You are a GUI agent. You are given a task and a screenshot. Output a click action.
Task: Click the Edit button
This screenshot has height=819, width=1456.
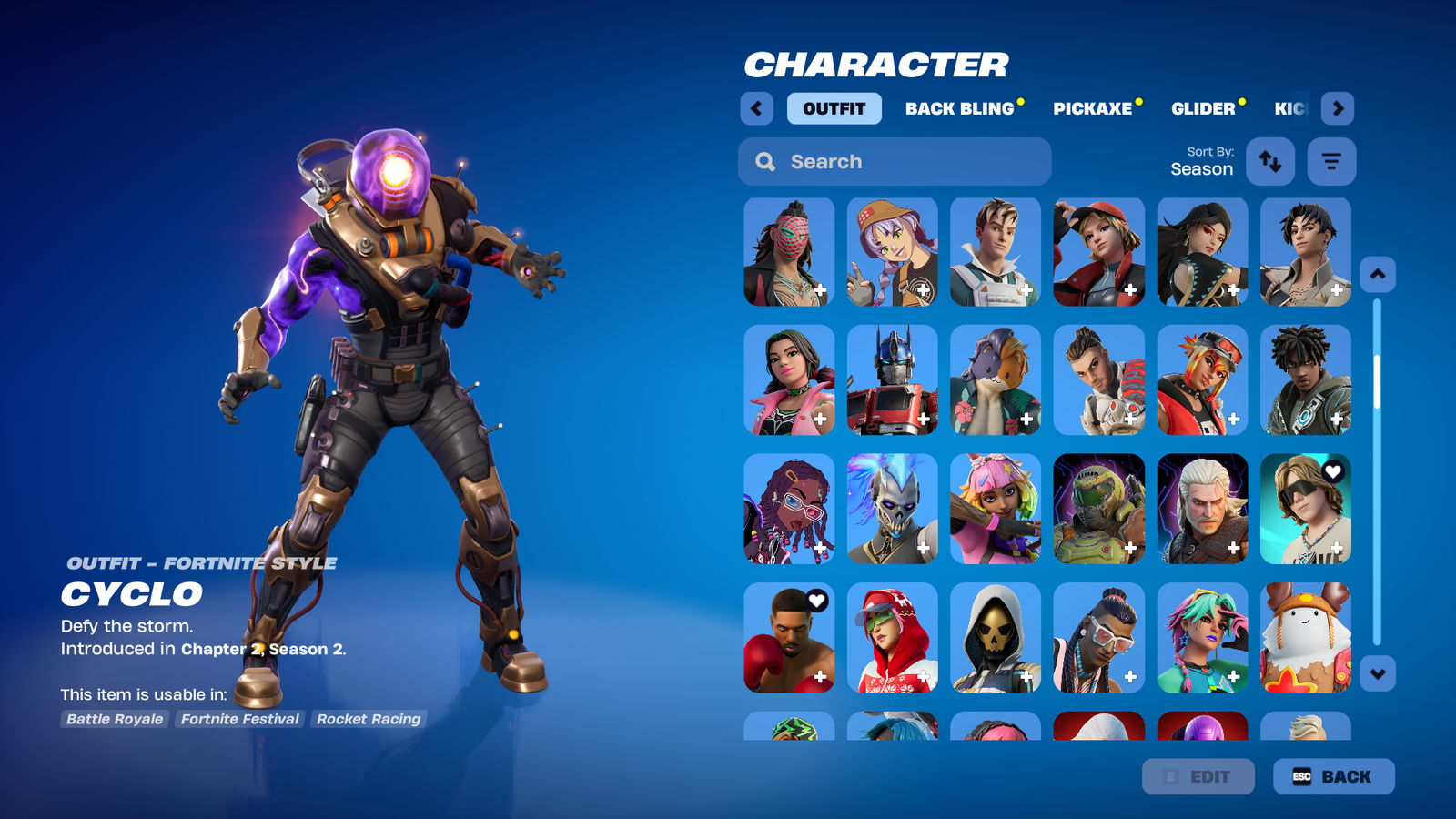pyautogui.click(x=1198, y=776)
